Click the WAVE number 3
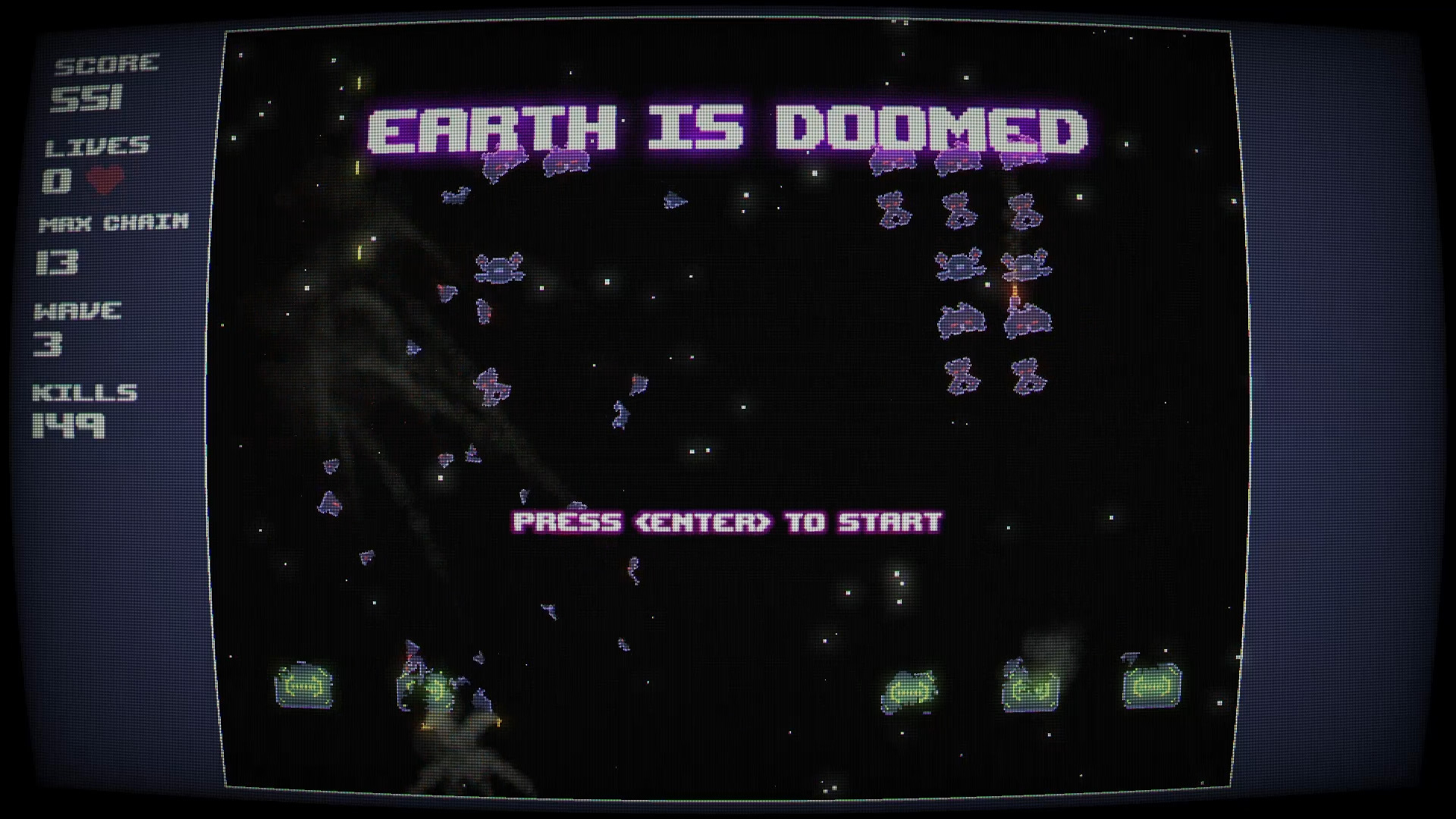 47,344
